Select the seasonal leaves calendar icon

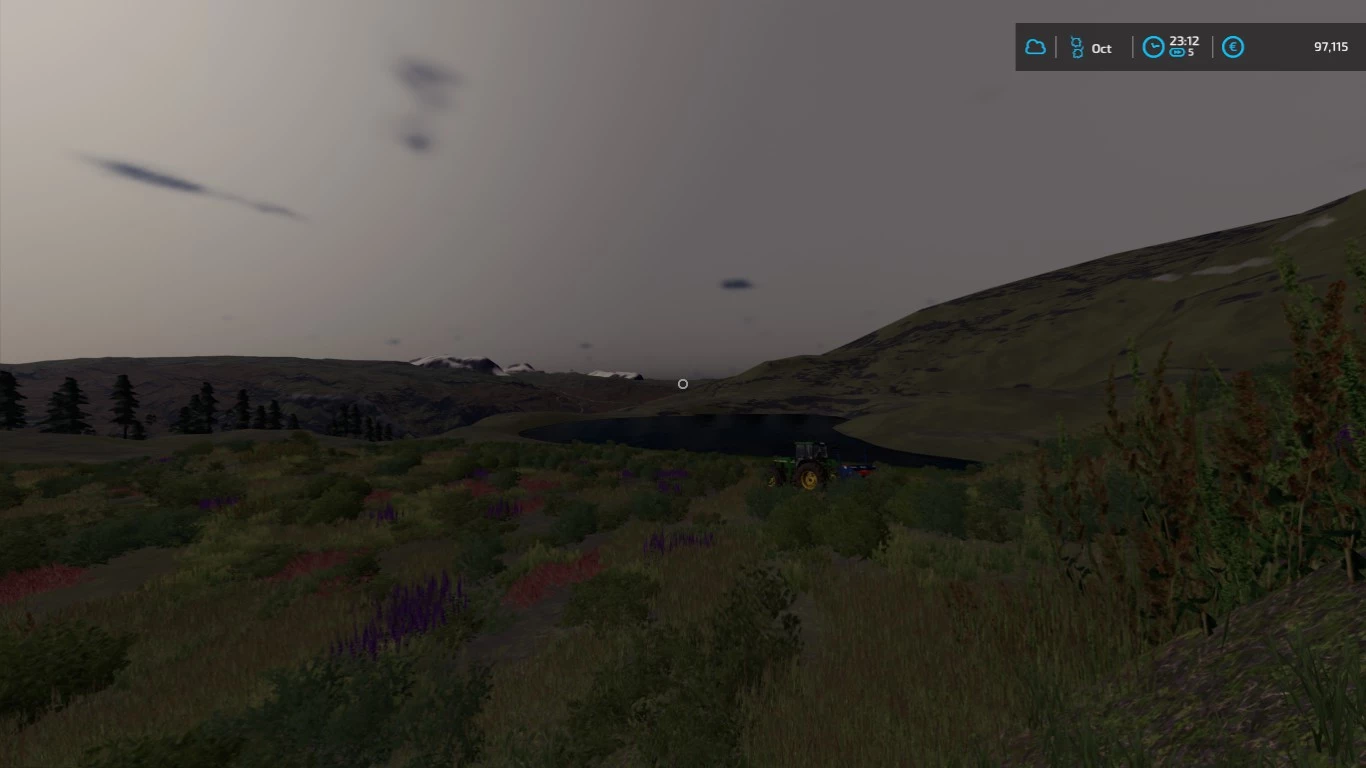(x=1077, y=47)
